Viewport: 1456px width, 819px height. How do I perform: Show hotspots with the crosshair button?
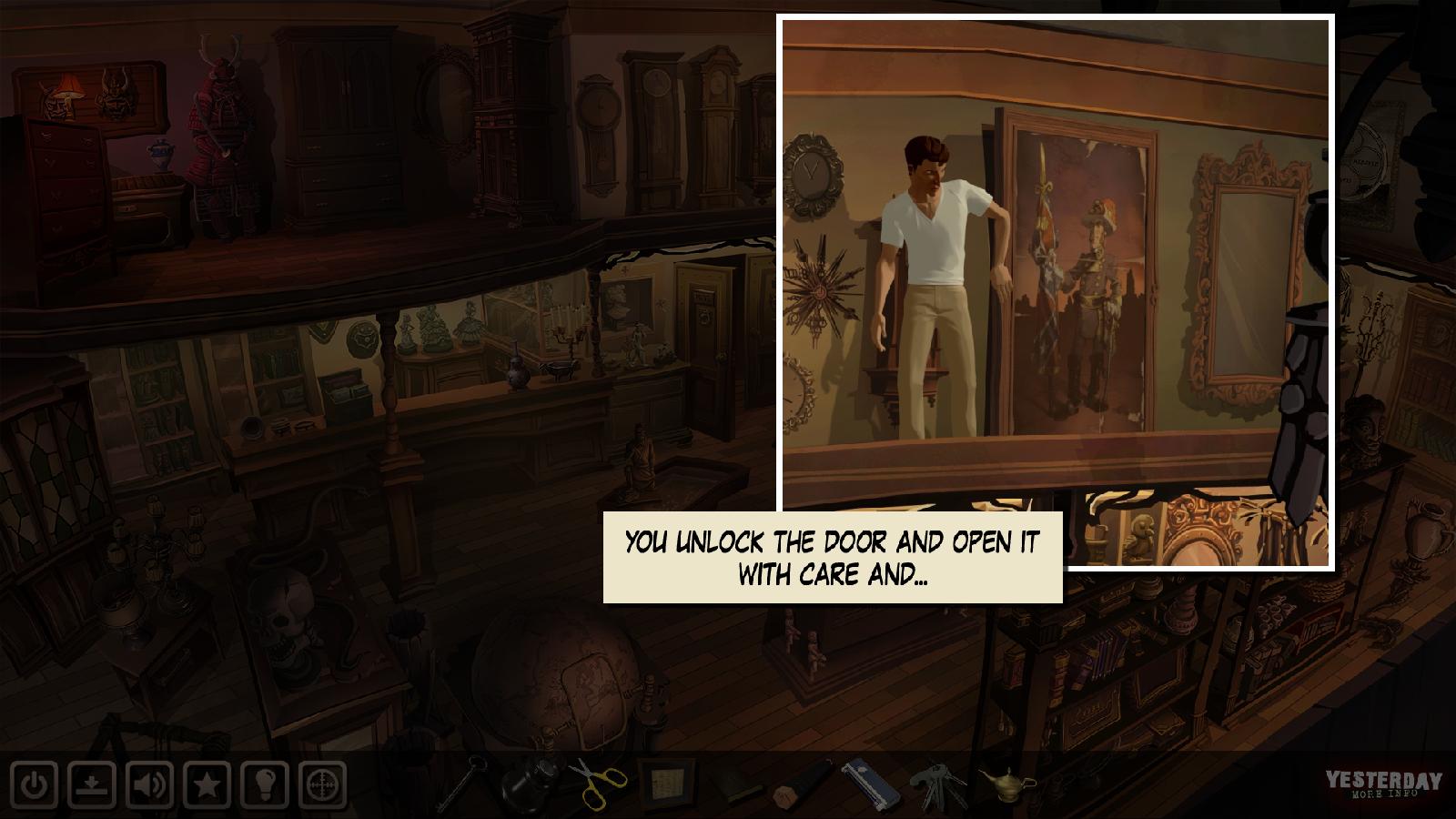tap(323, 784)
